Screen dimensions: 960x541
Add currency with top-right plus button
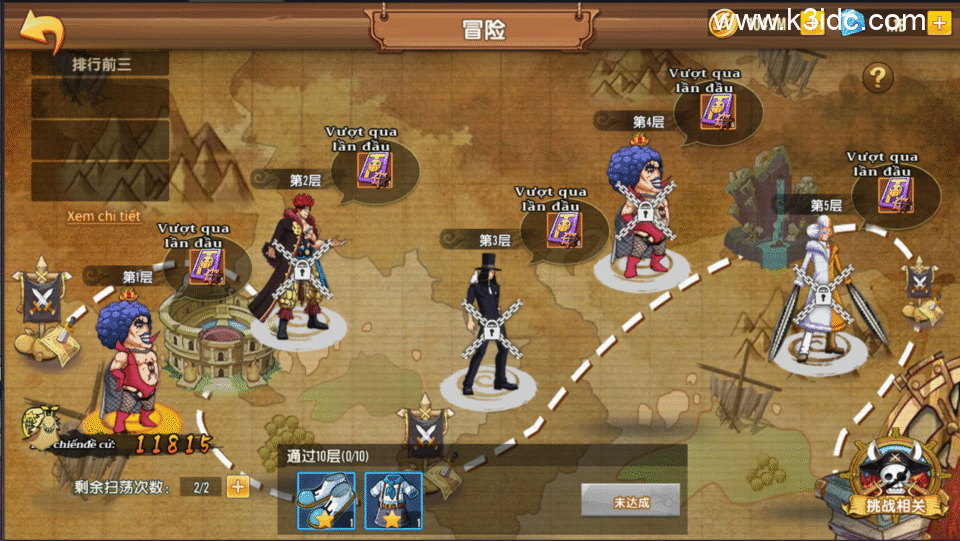(x=938, y=23)
